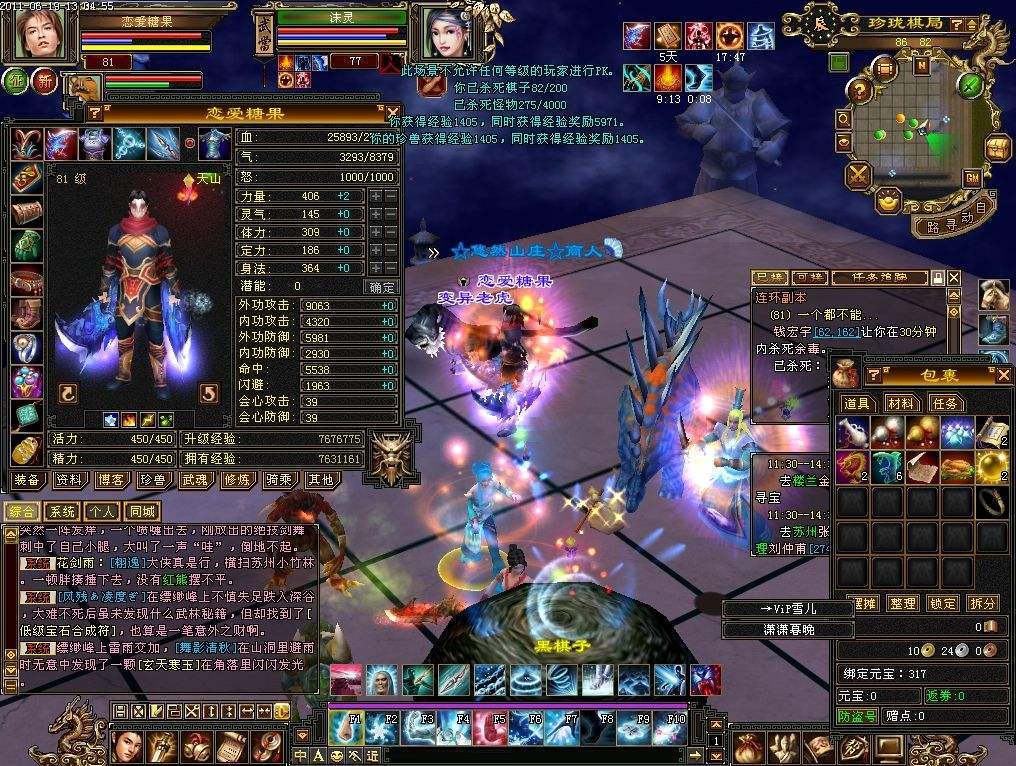The image size is (1016, 766).
Task: Switch to the 资料 tab
Action: click(x=70, y=480)
